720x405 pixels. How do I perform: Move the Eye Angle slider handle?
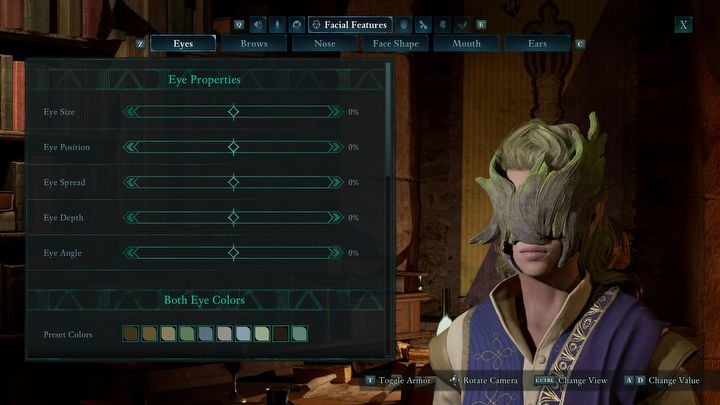[233, 253]
